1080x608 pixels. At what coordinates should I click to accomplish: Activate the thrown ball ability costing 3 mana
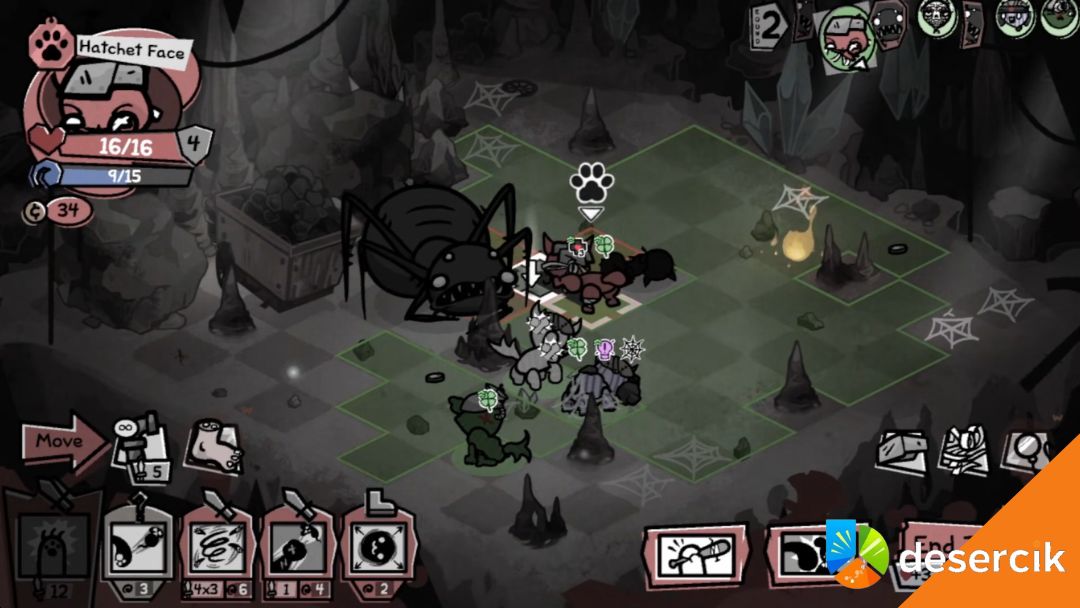coord(136,546)
